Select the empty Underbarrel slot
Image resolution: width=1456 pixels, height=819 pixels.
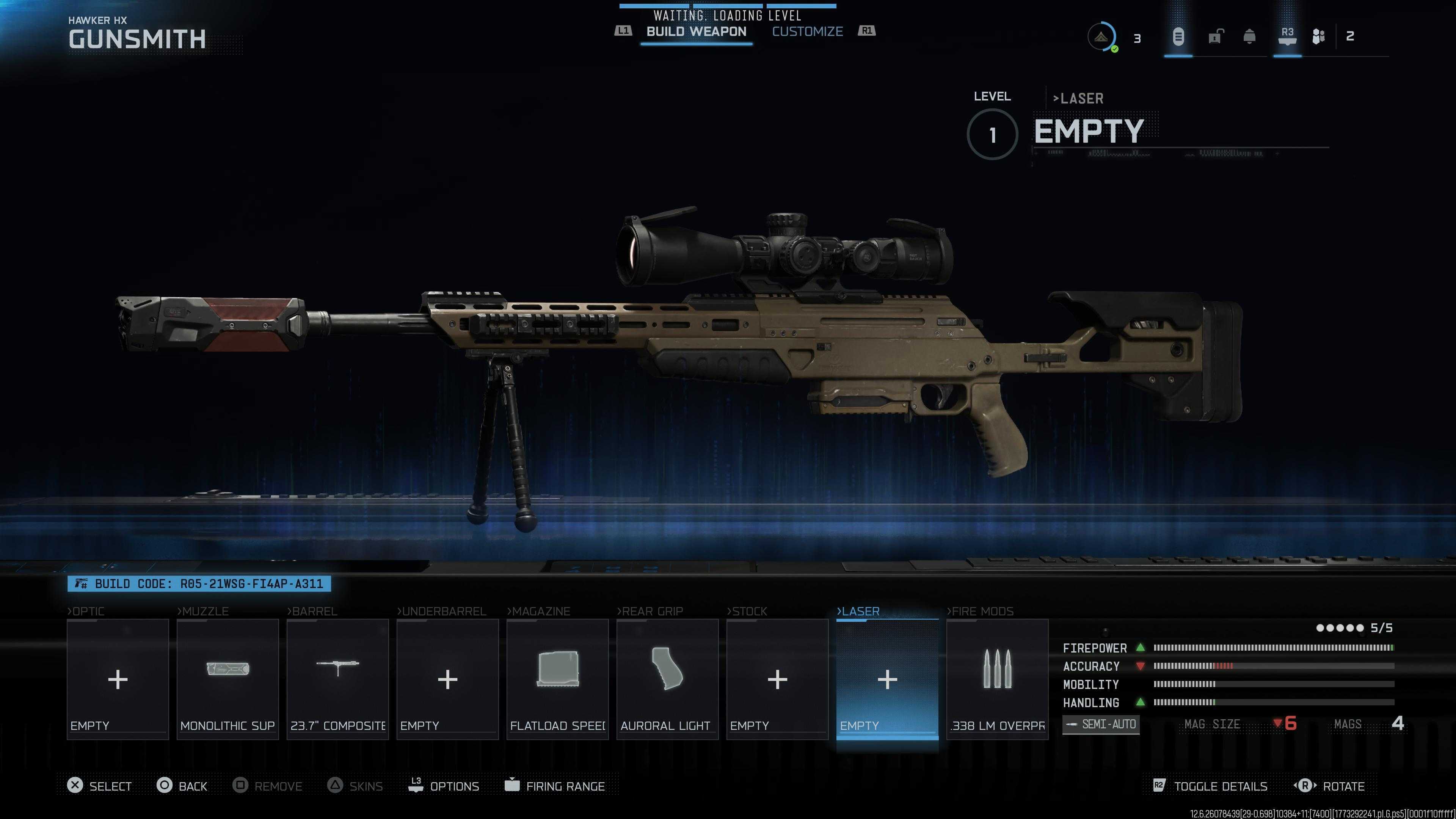(x=447, y=679)
